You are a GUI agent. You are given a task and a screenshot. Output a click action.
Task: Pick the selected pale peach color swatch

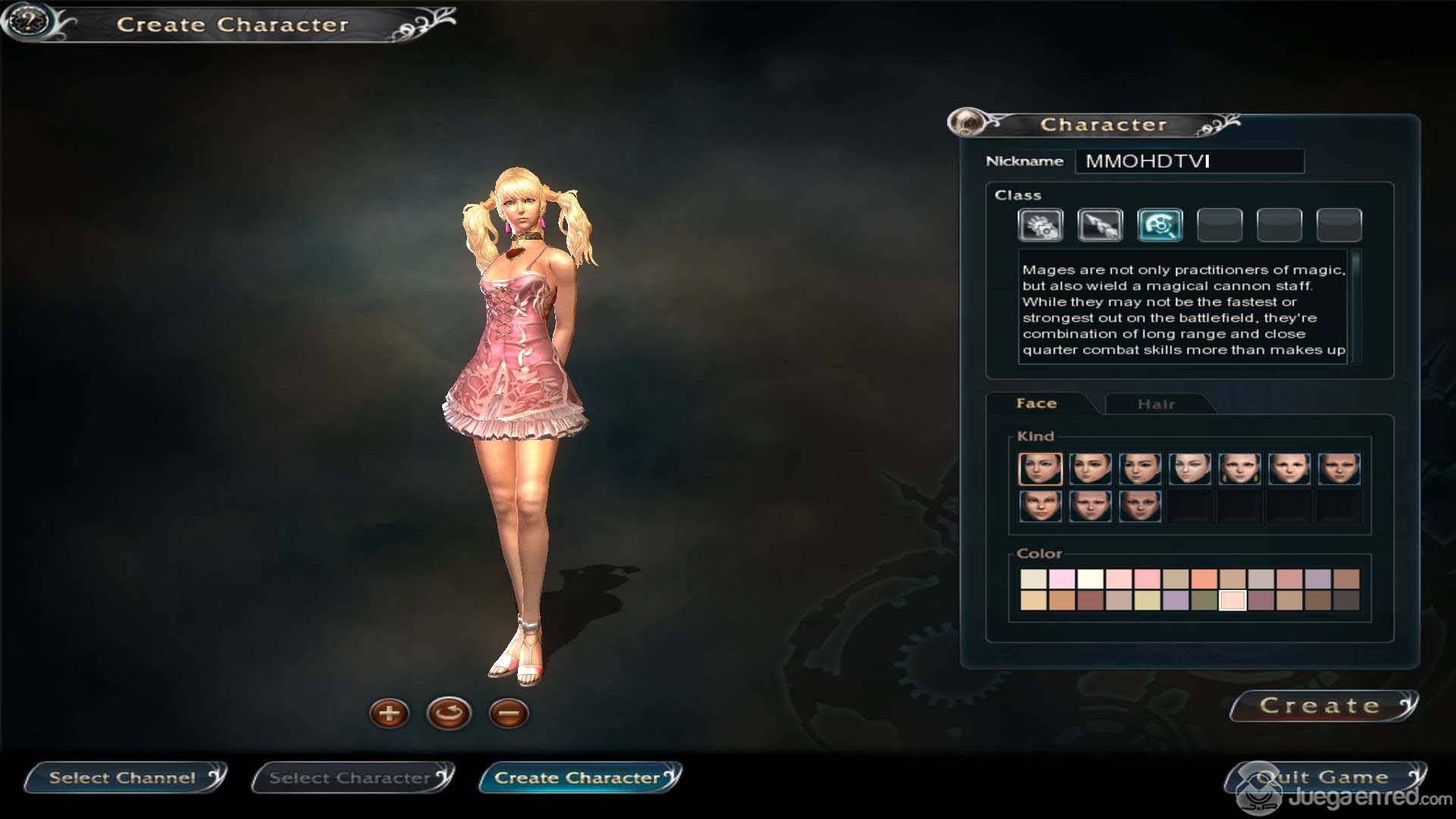click(x=1232, y=601)
